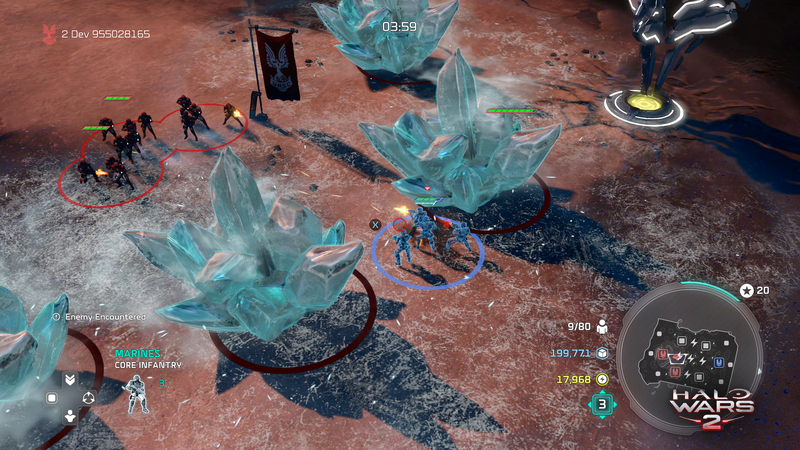Pick the soldier silhouette D-pad icon
The height and width of the screenshot is (450, 800).
tap(70, 415)
